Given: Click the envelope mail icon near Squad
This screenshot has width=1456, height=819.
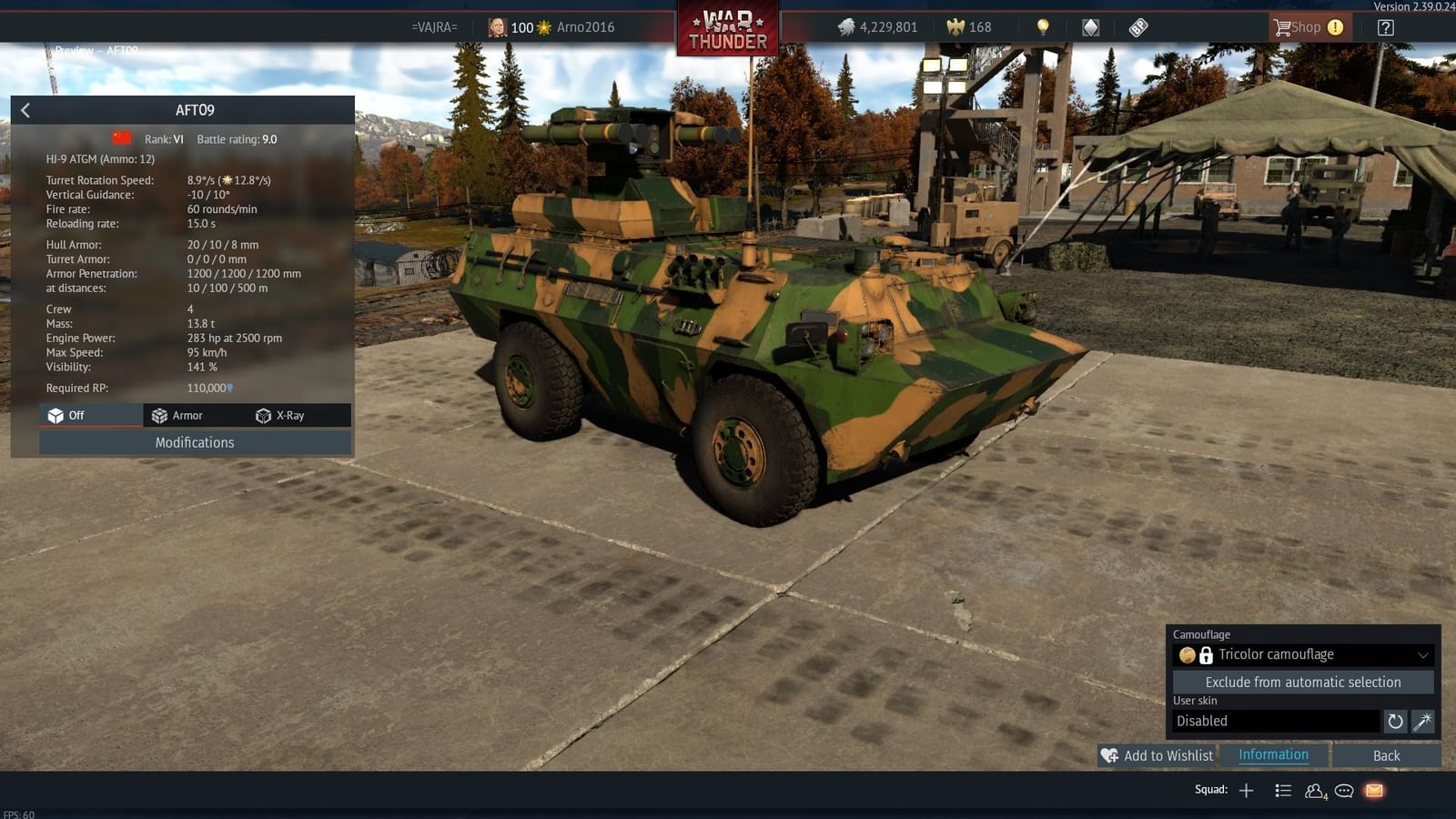Looking at the screenshot, I should [1373, 791].
